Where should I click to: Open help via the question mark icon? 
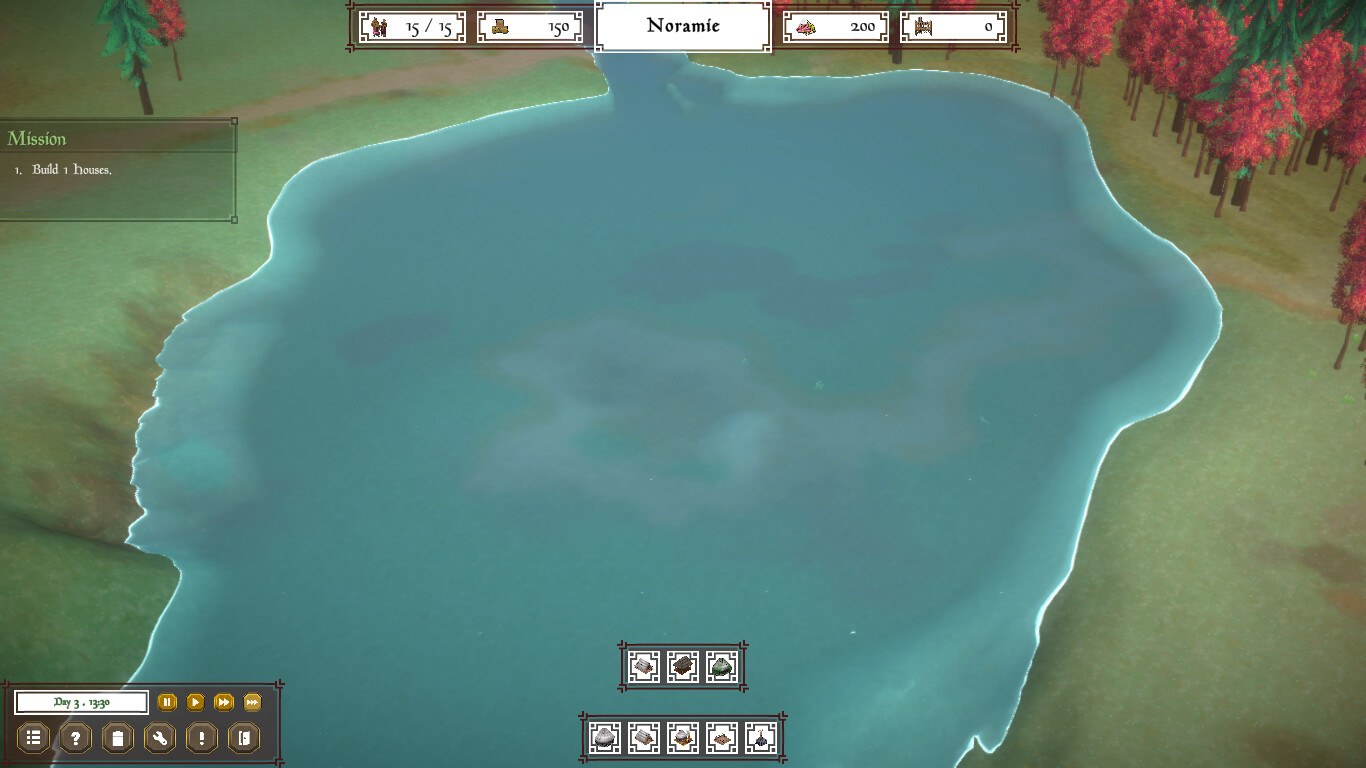tap(77, 737)
